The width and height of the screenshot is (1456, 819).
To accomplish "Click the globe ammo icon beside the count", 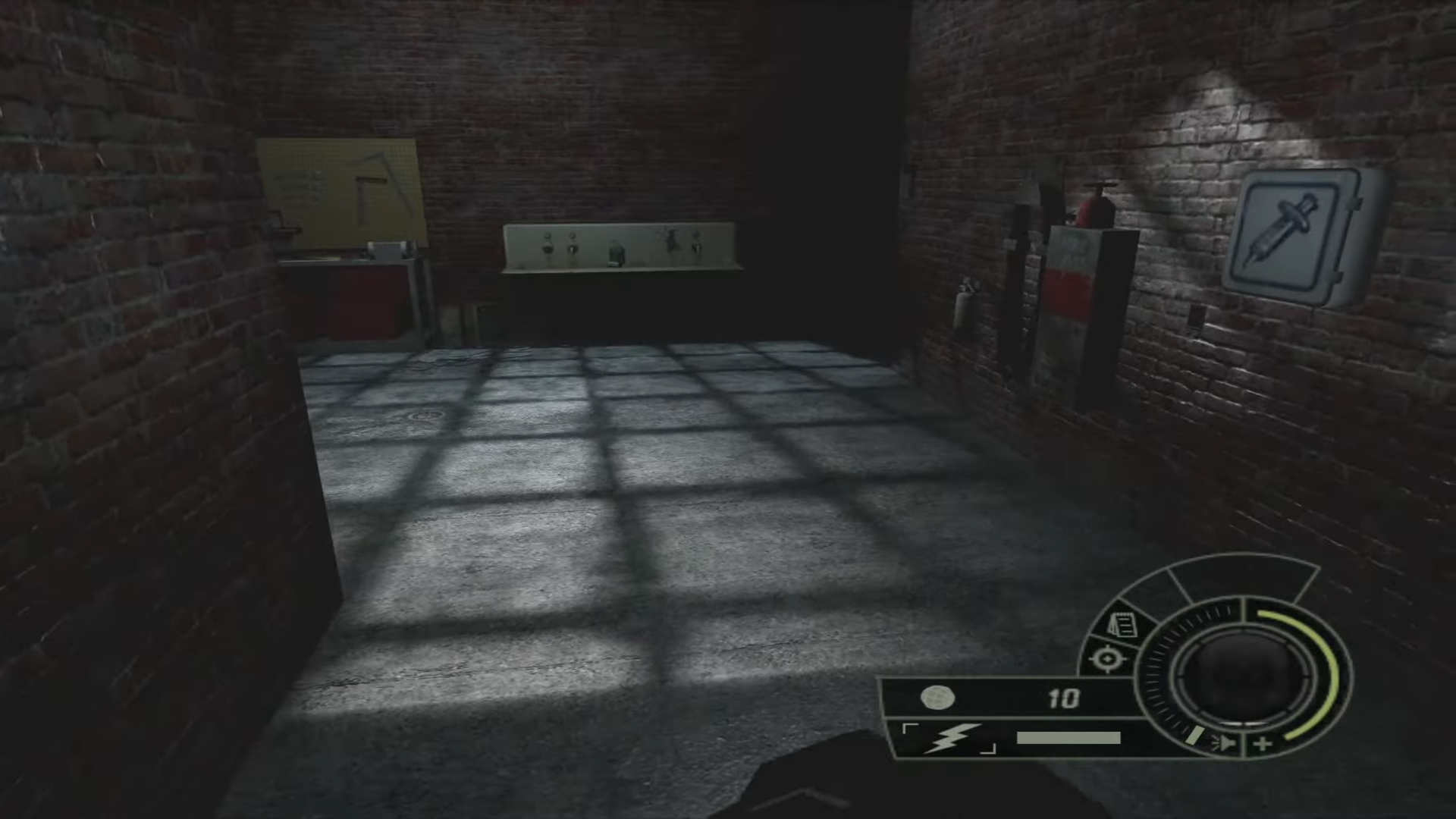I will (937, 698).
